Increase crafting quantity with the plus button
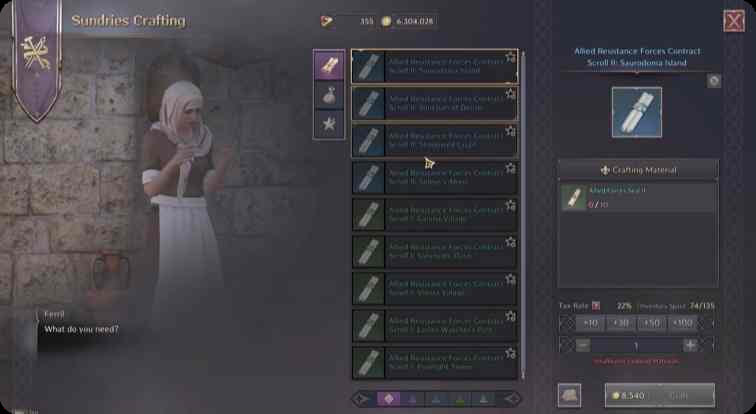This screenshot has height=414, width=756. tap(690, 344)
